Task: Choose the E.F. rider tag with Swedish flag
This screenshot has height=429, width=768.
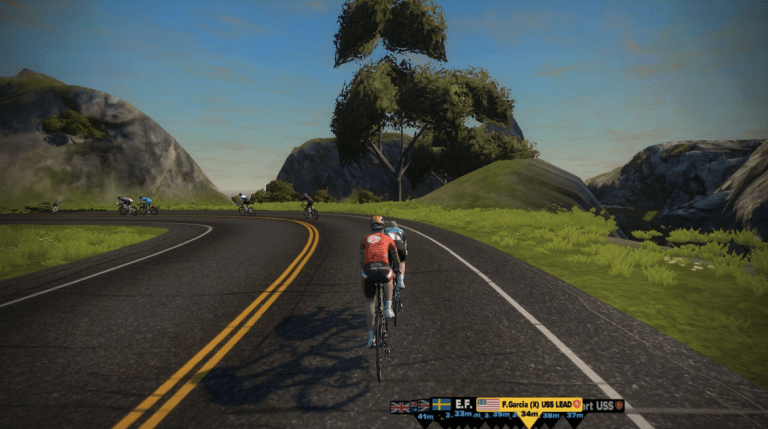Action: (x=453, y=404)
